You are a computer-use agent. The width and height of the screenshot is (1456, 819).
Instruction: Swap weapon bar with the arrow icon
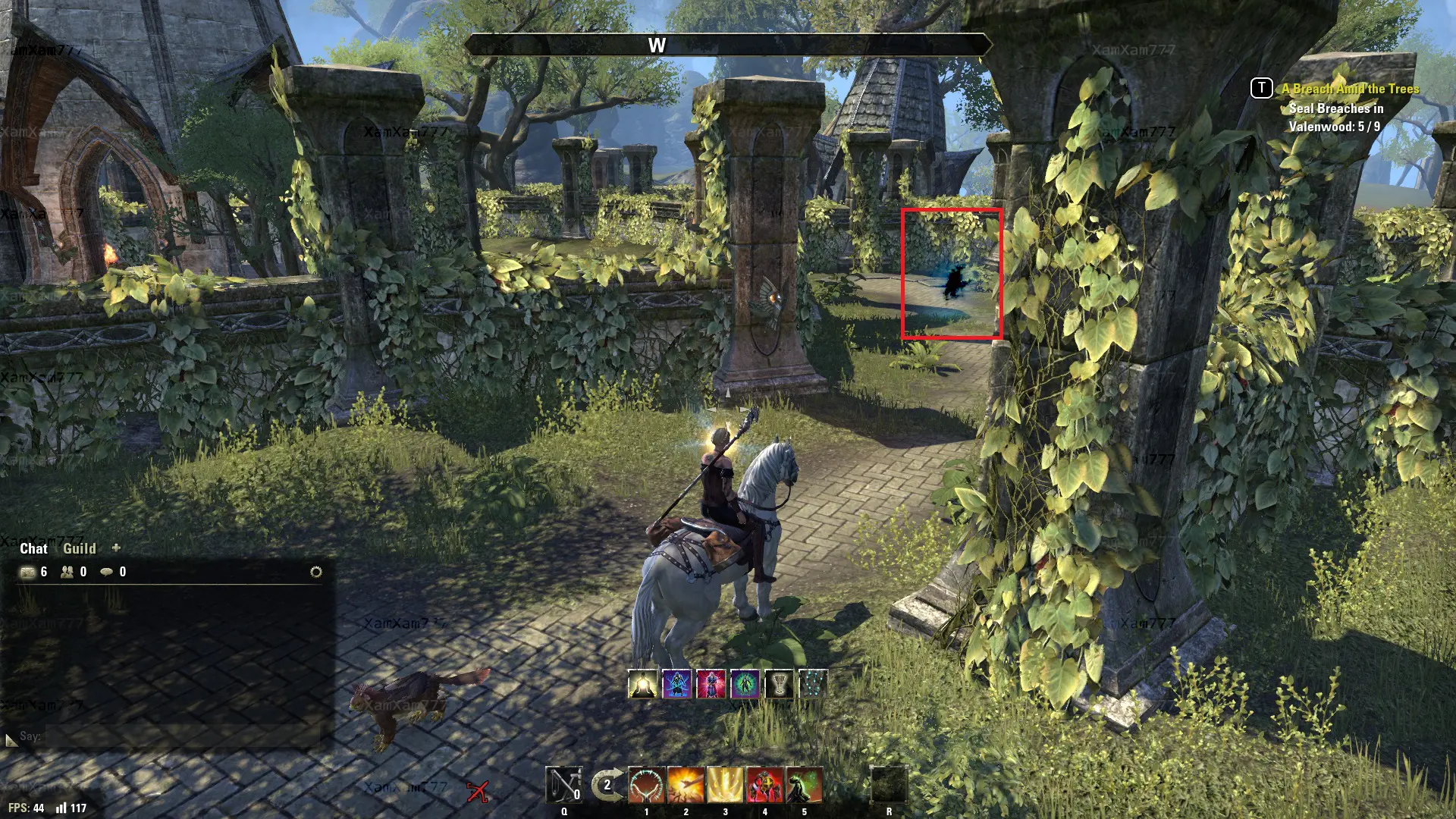[x=607, y=785]
